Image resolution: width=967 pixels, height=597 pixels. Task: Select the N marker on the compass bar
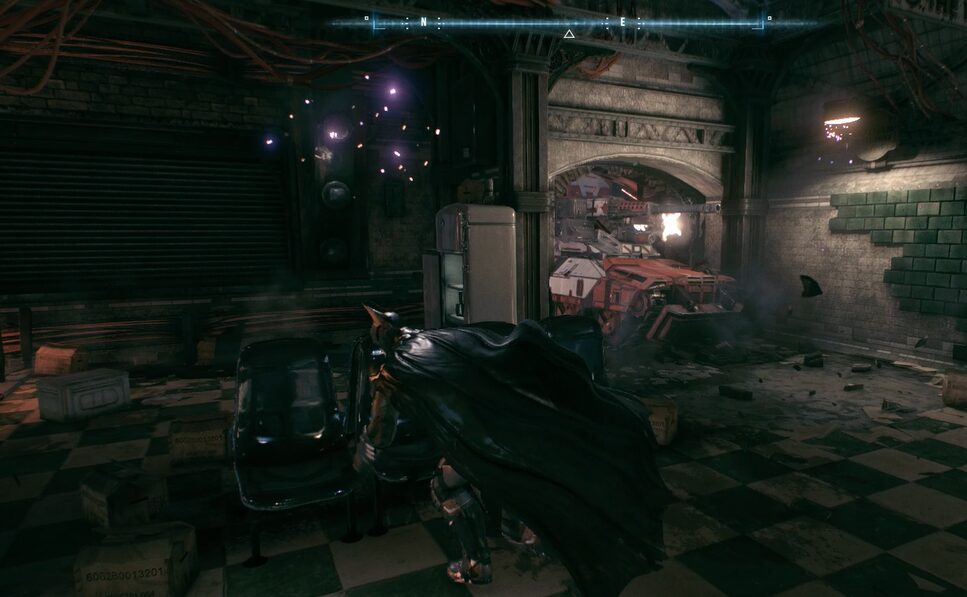(x=423, y=21)
